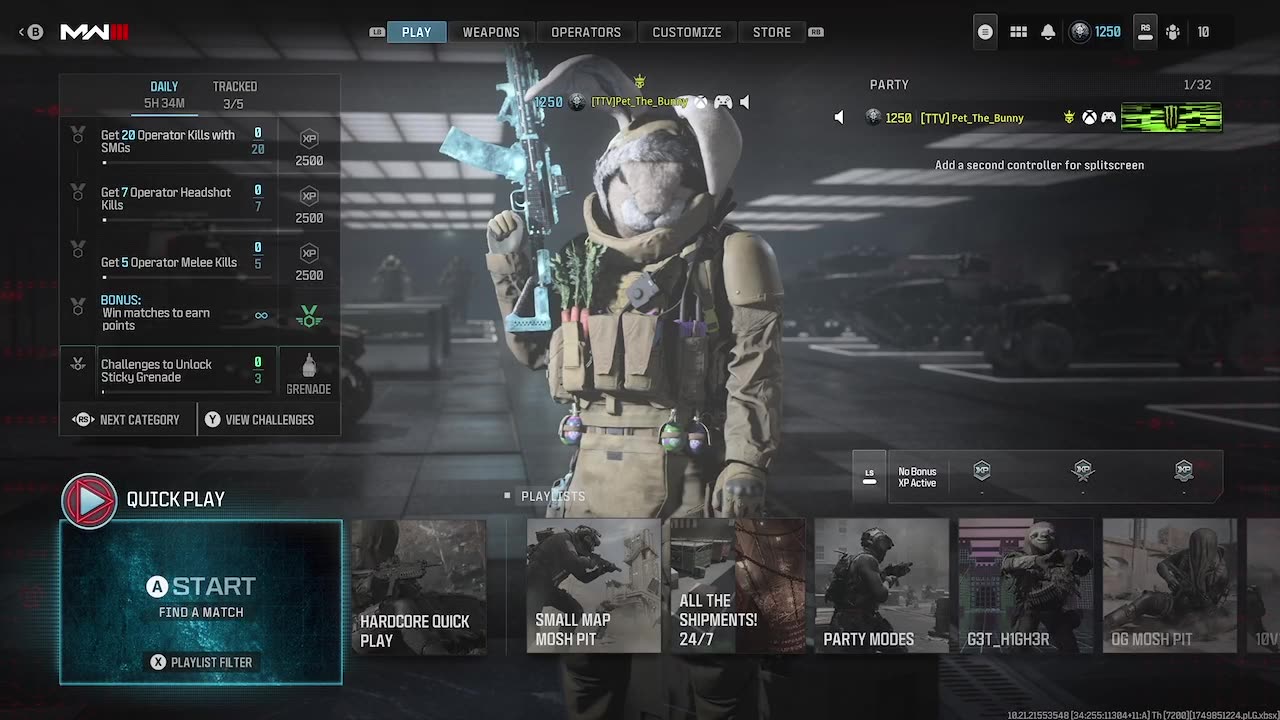
Task: Select the OG Mosh Pit playlist
Action: (x=1169, y=587)
